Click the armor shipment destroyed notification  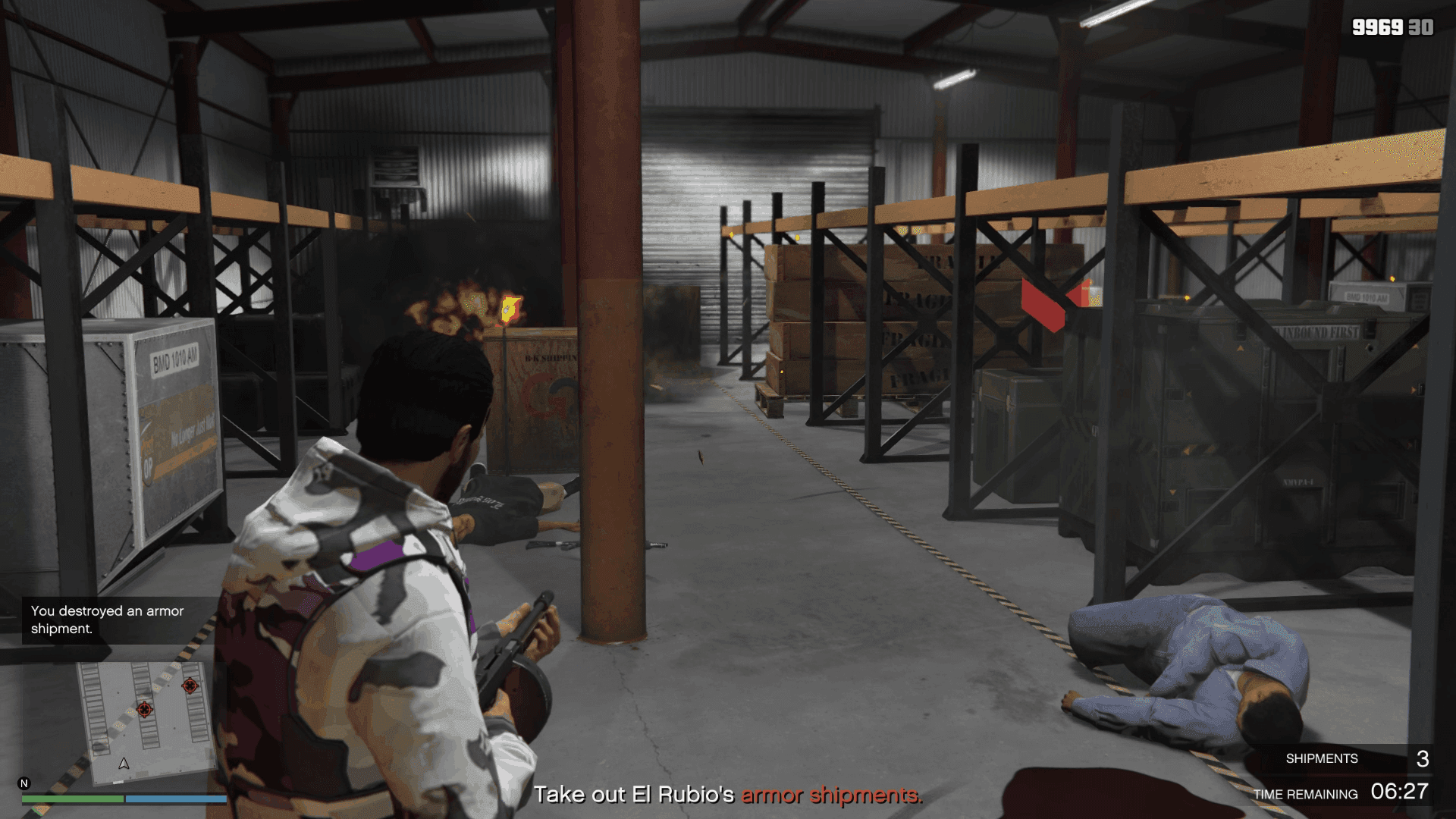(x=108, y=620)
